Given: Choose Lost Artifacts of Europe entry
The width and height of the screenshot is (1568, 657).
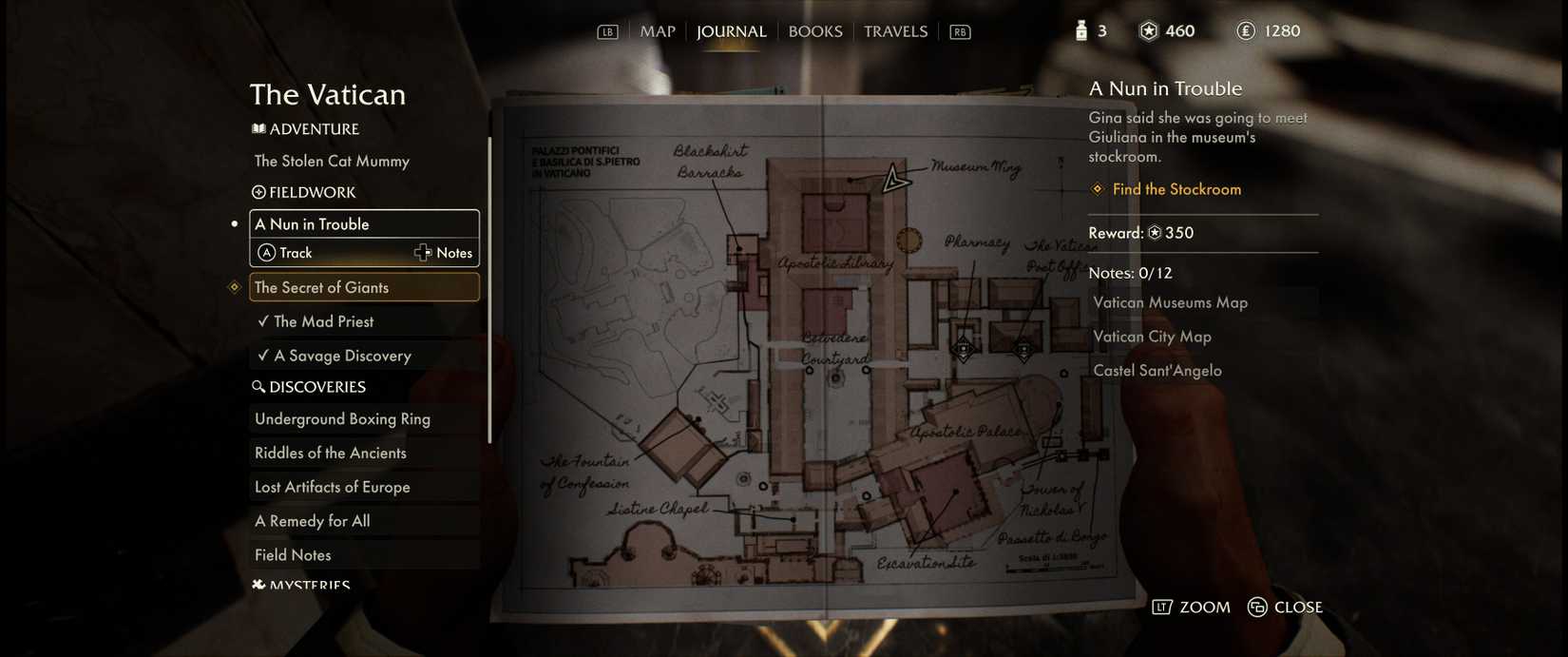Looking at the screenshot, I should 332,487.
